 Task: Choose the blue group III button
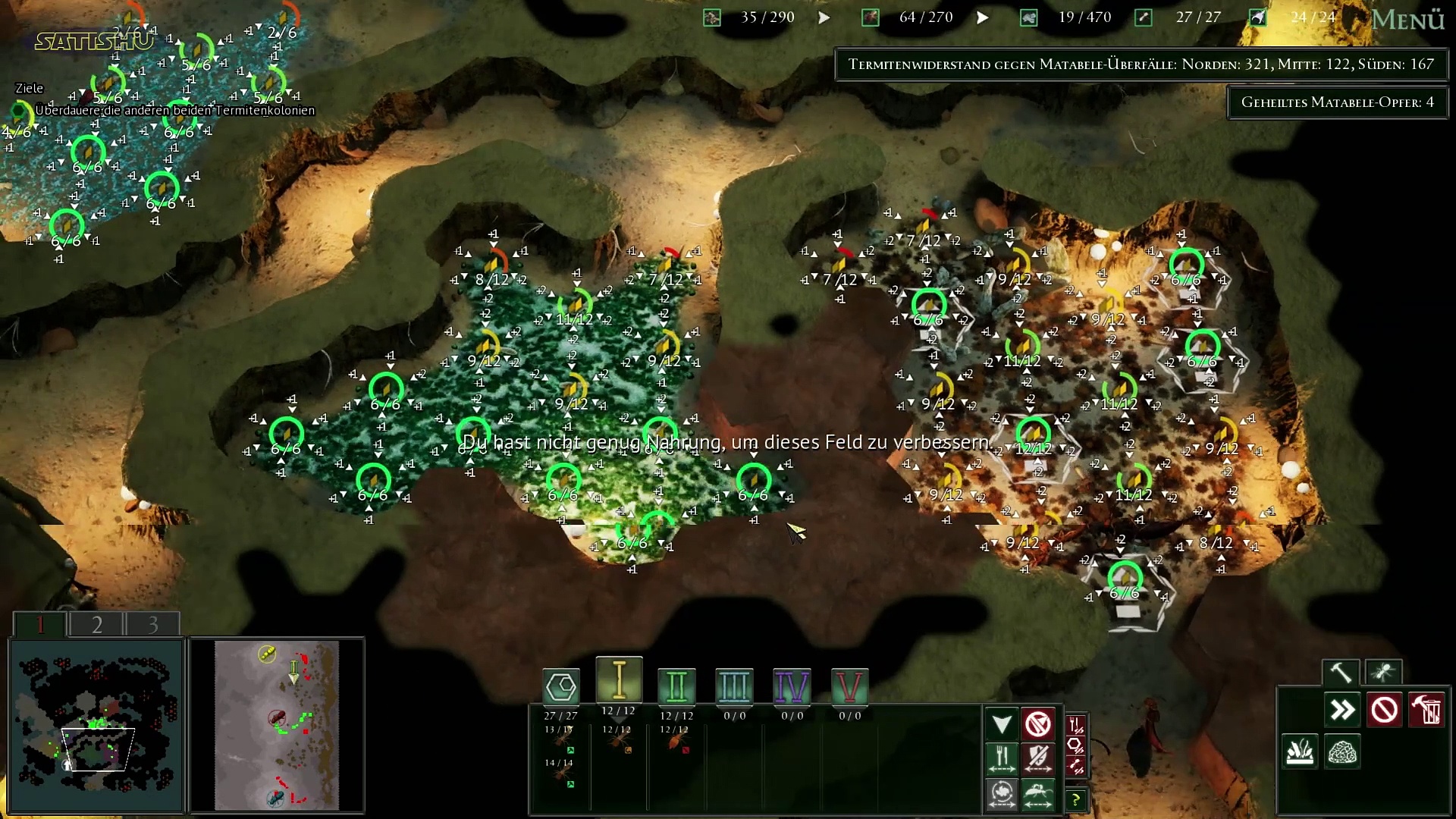click(x=734, y=687)
